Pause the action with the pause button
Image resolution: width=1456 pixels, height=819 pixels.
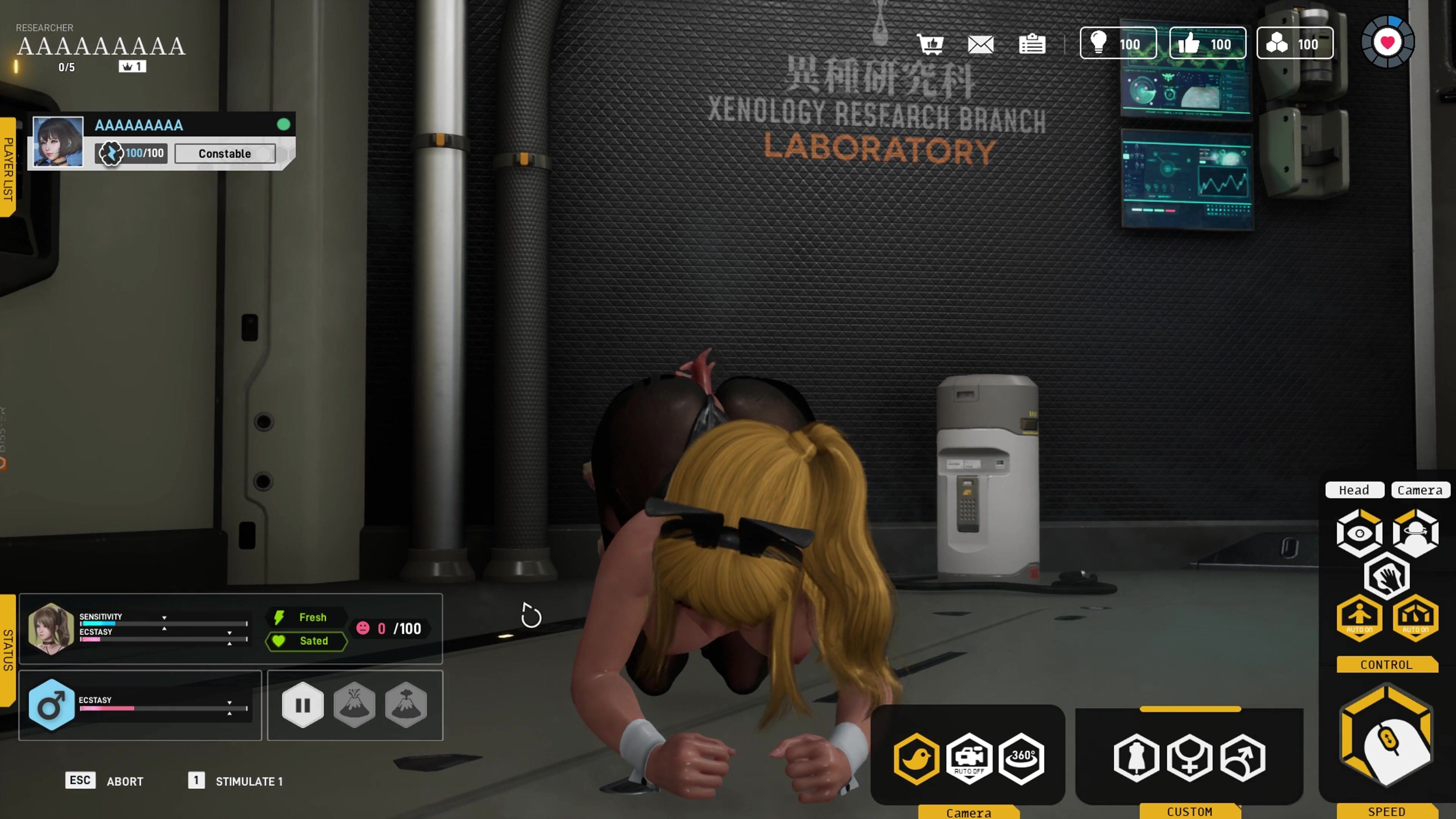point(303,705)
